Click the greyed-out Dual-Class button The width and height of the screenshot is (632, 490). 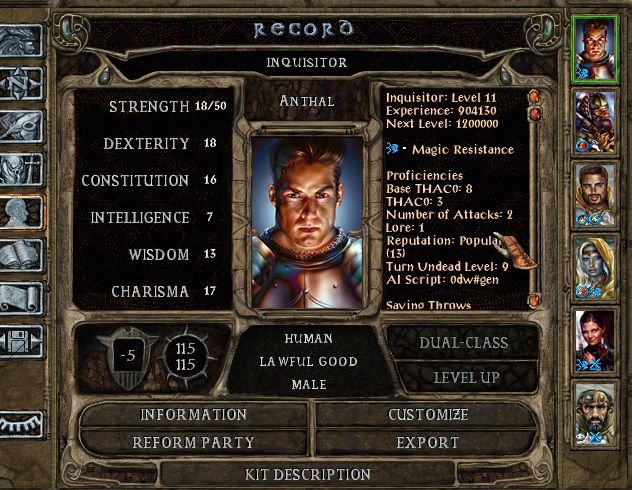click(463, 343)
